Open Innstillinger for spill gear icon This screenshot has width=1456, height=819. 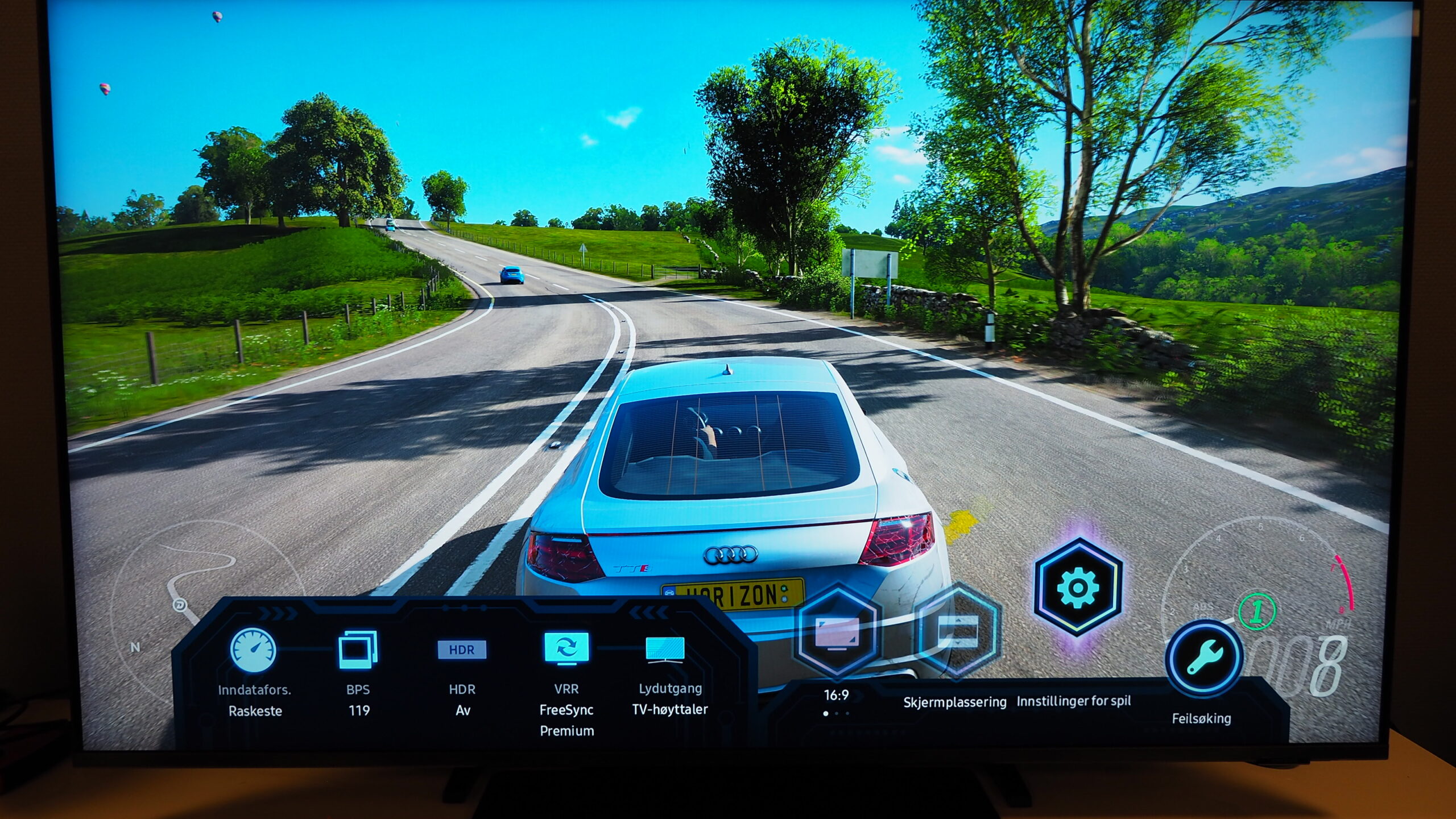point(1077,587)
